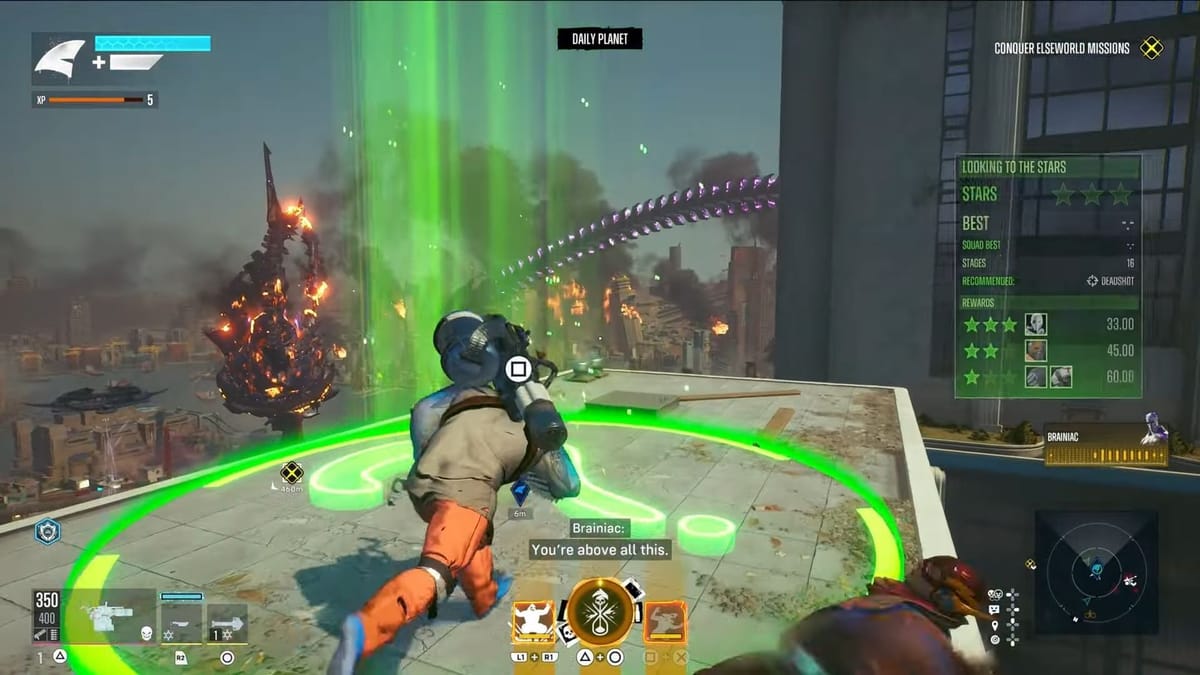Activate the gorilla-pose traversal ability icon
The width and height of the screenshot is (1200, 675).
[x=533, y=620]
